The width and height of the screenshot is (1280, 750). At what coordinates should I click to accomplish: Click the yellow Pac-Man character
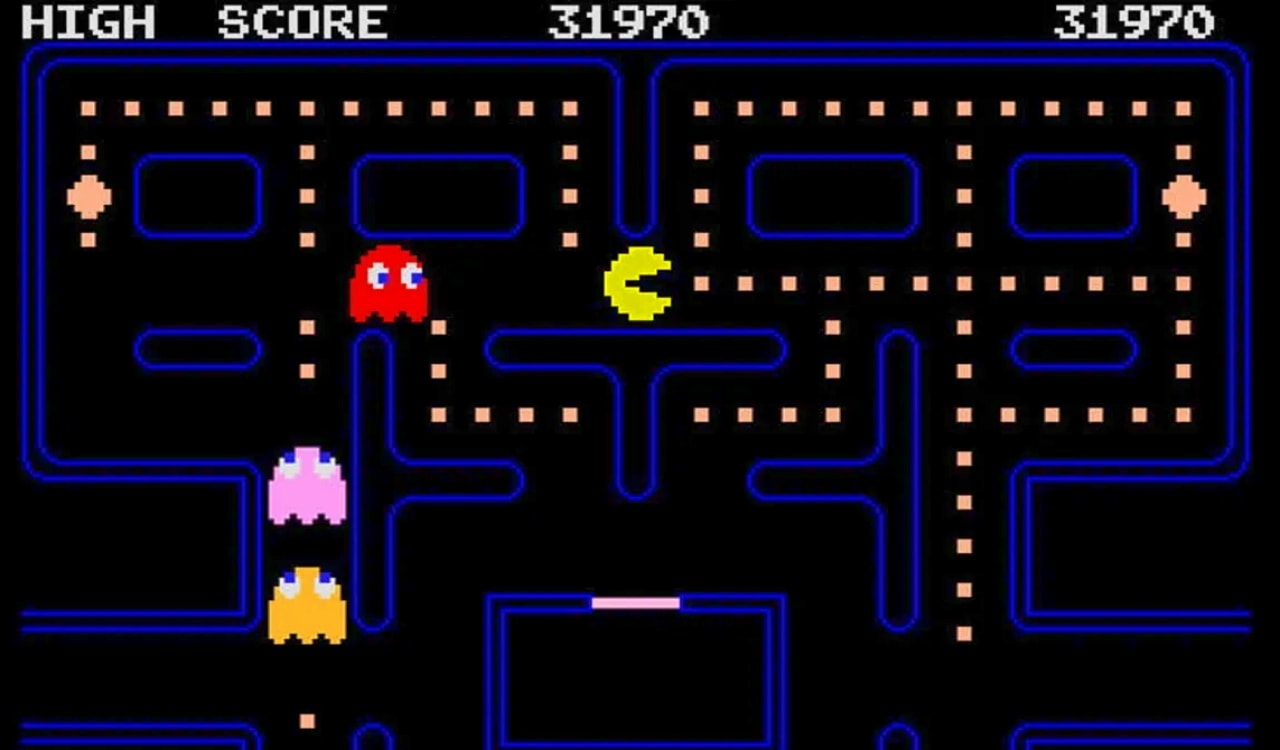(638, 283)
